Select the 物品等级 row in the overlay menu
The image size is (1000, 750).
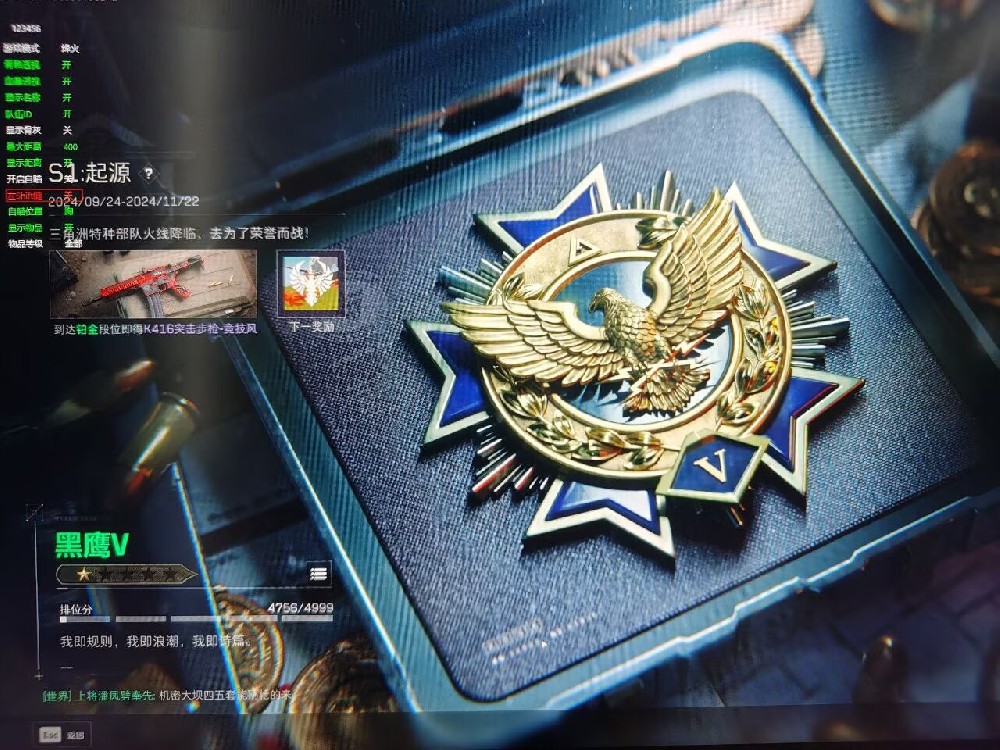click(x=26, y=243)
